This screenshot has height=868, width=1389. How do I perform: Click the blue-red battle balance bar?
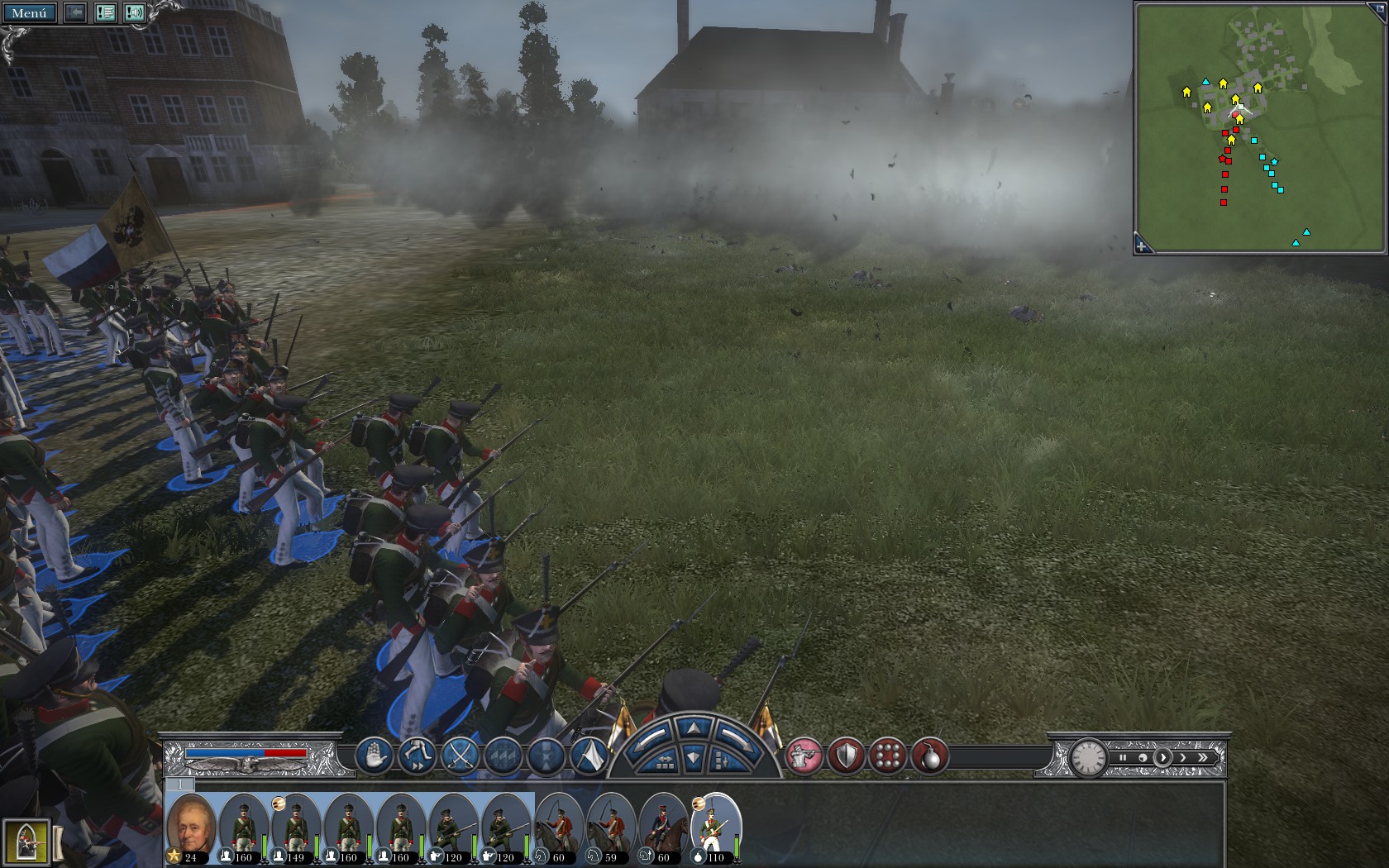click(x=248, y=752)
